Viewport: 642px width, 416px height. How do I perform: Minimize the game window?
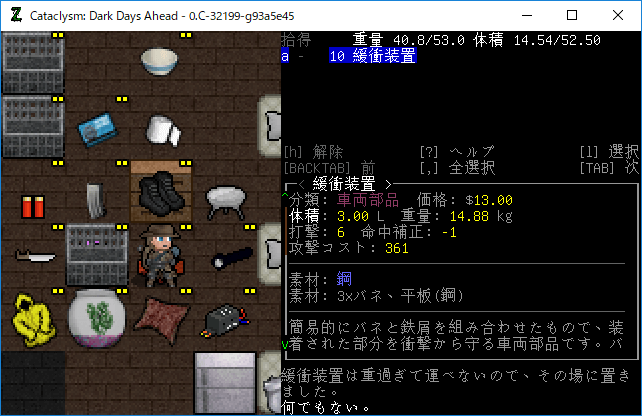click(x=526, y=15)
